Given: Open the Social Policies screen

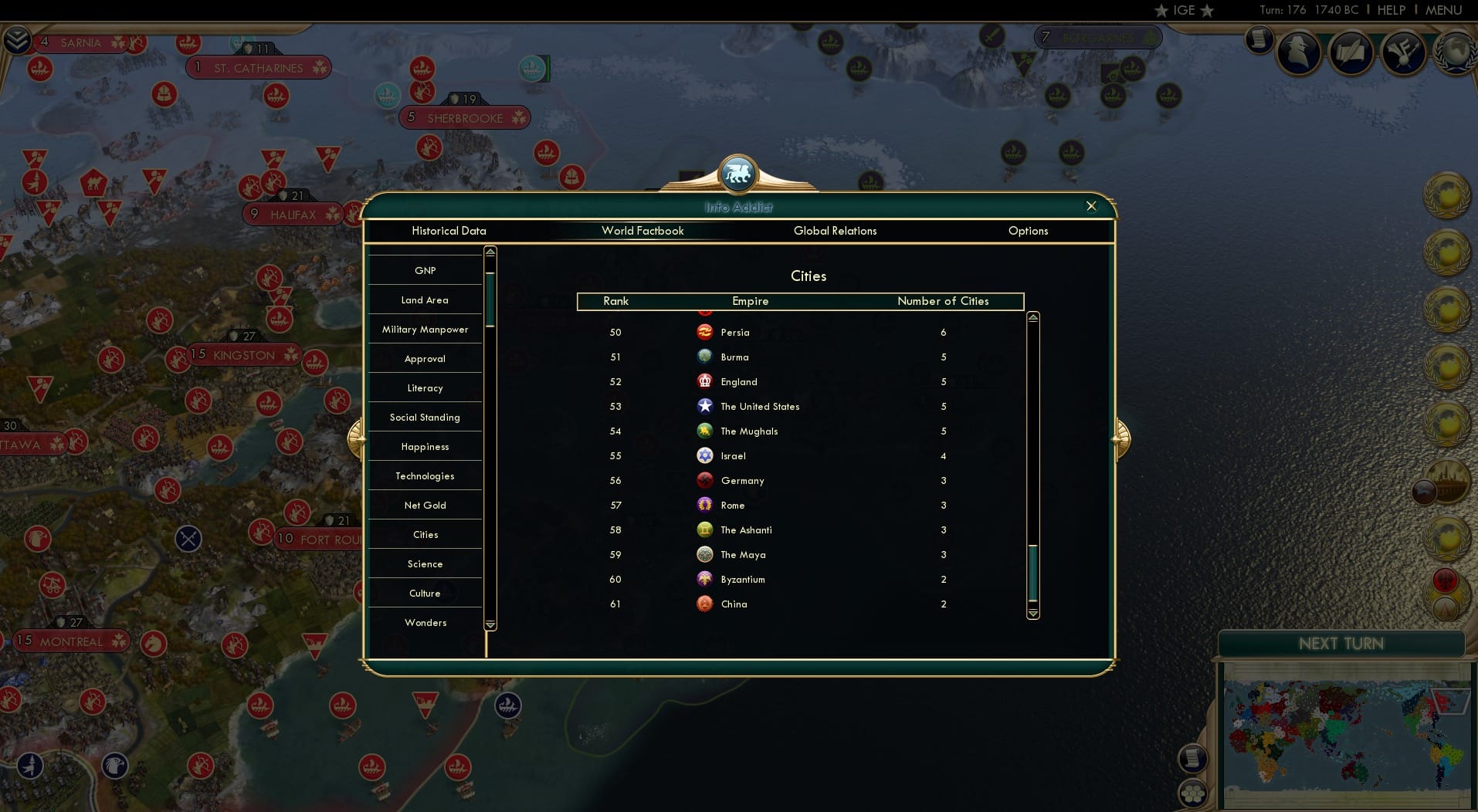Looking at the screenshot, I should coord(1351,54).
